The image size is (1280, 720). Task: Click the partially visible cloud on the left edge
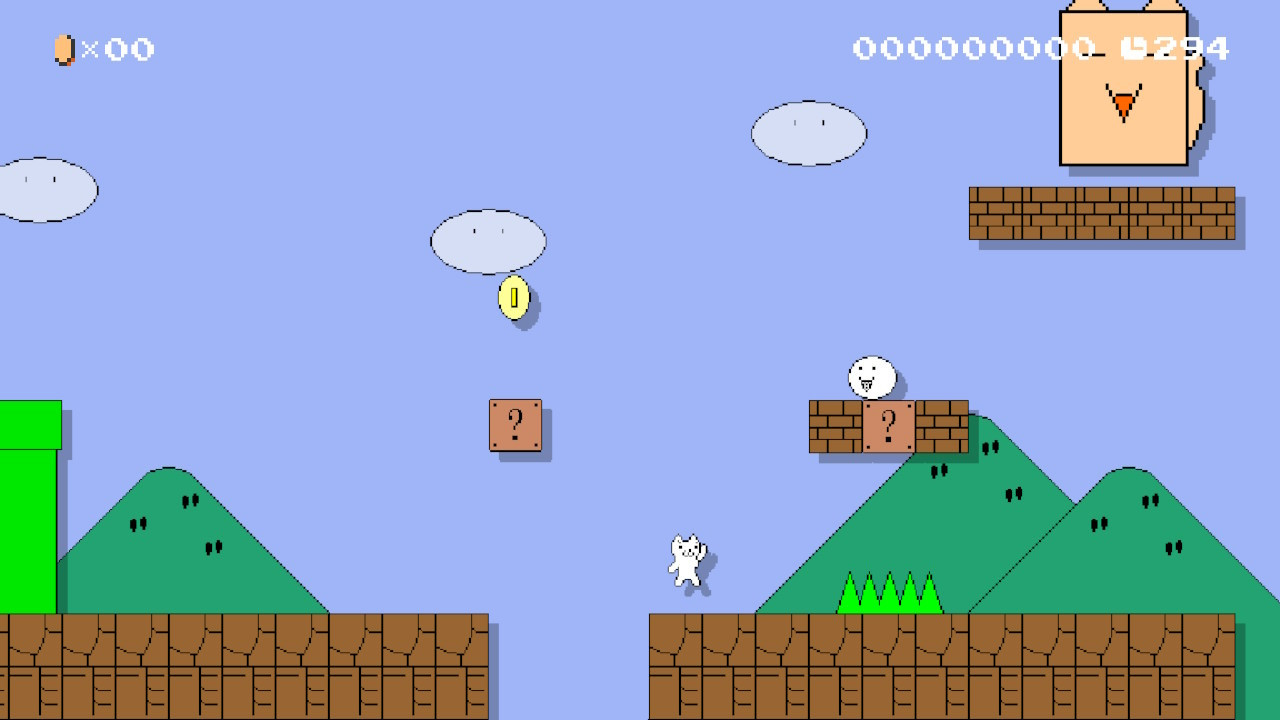click(40, 188)
